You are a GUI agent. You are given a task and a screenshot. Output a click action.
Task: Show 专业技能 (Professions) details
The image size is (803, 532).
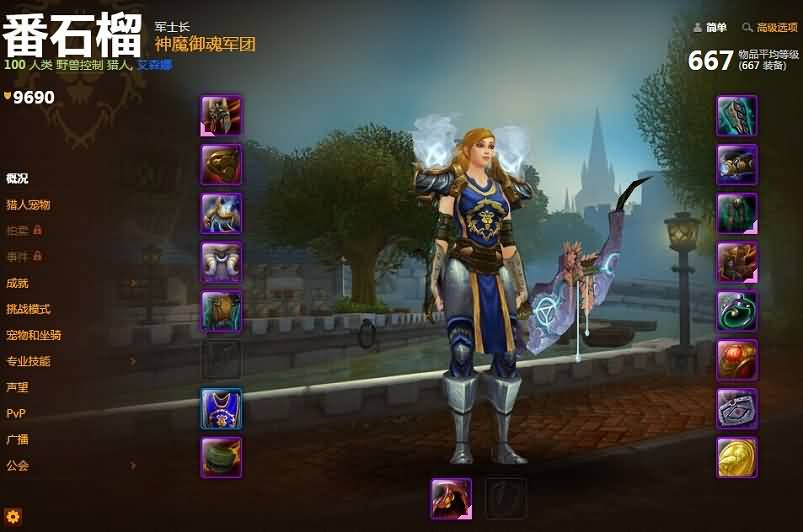pos(28,361)
